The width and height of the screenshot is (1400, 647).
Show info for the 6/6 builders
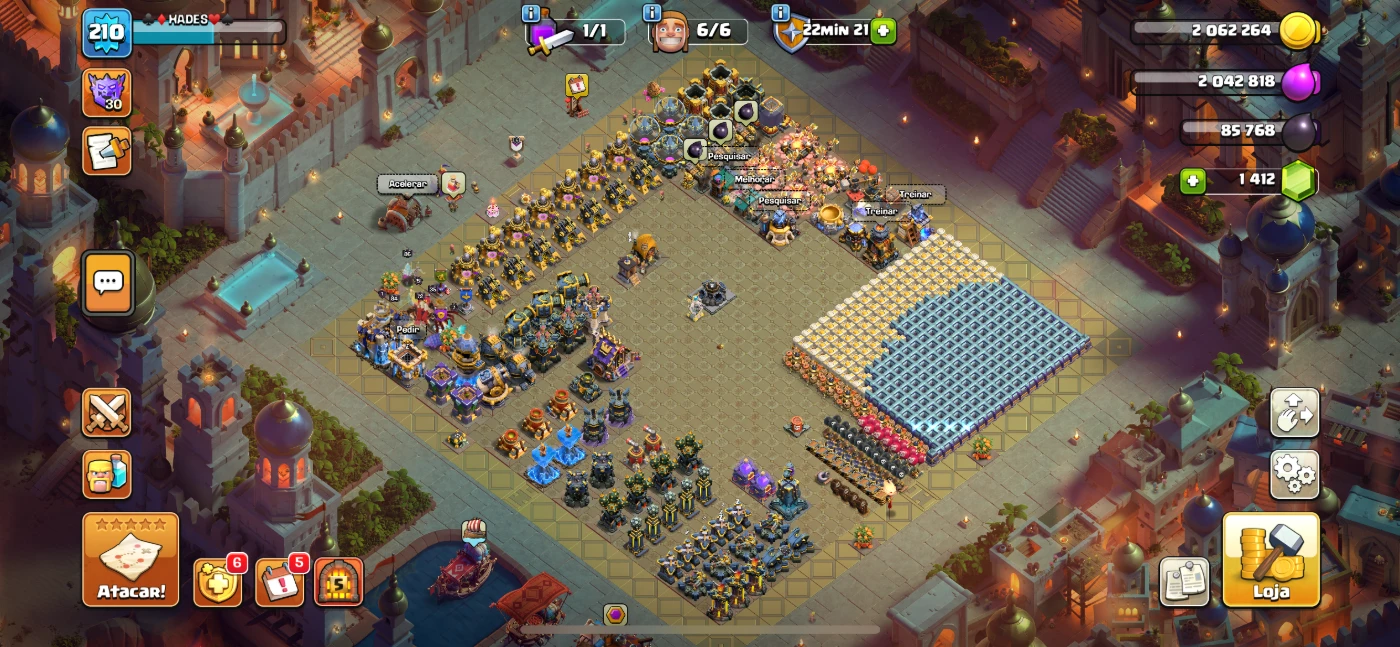653,13
